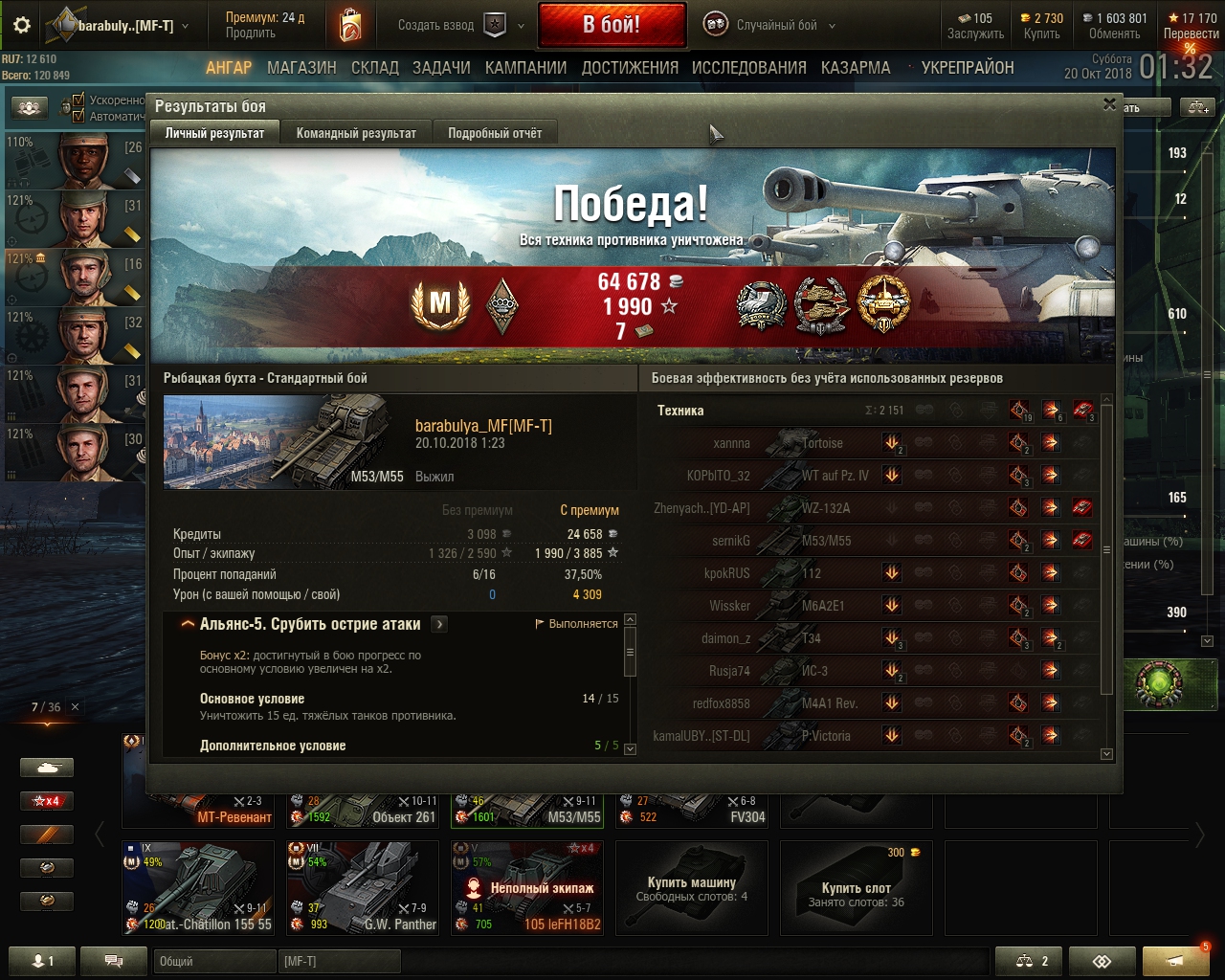The height and width of the screenshot is (980, 1225).
Task: Click the Купить слот tile
Action: pos(856,888)
